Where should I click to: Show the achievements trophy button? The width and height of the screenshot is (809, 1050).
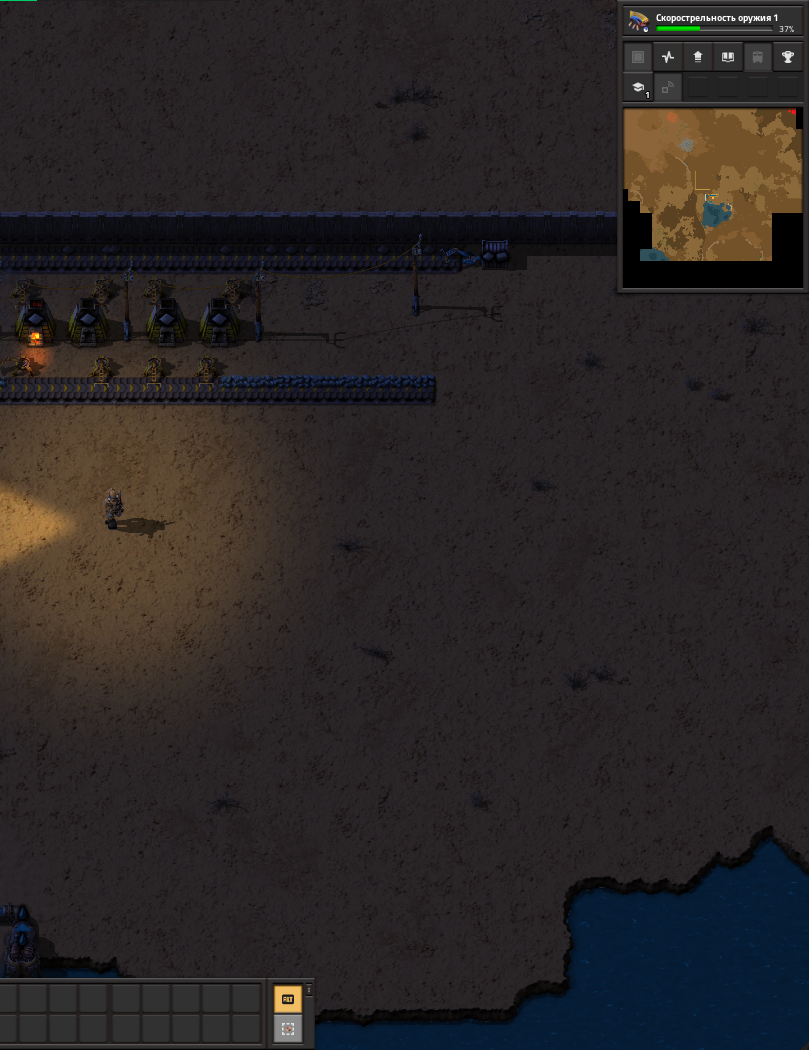[788, 57]
